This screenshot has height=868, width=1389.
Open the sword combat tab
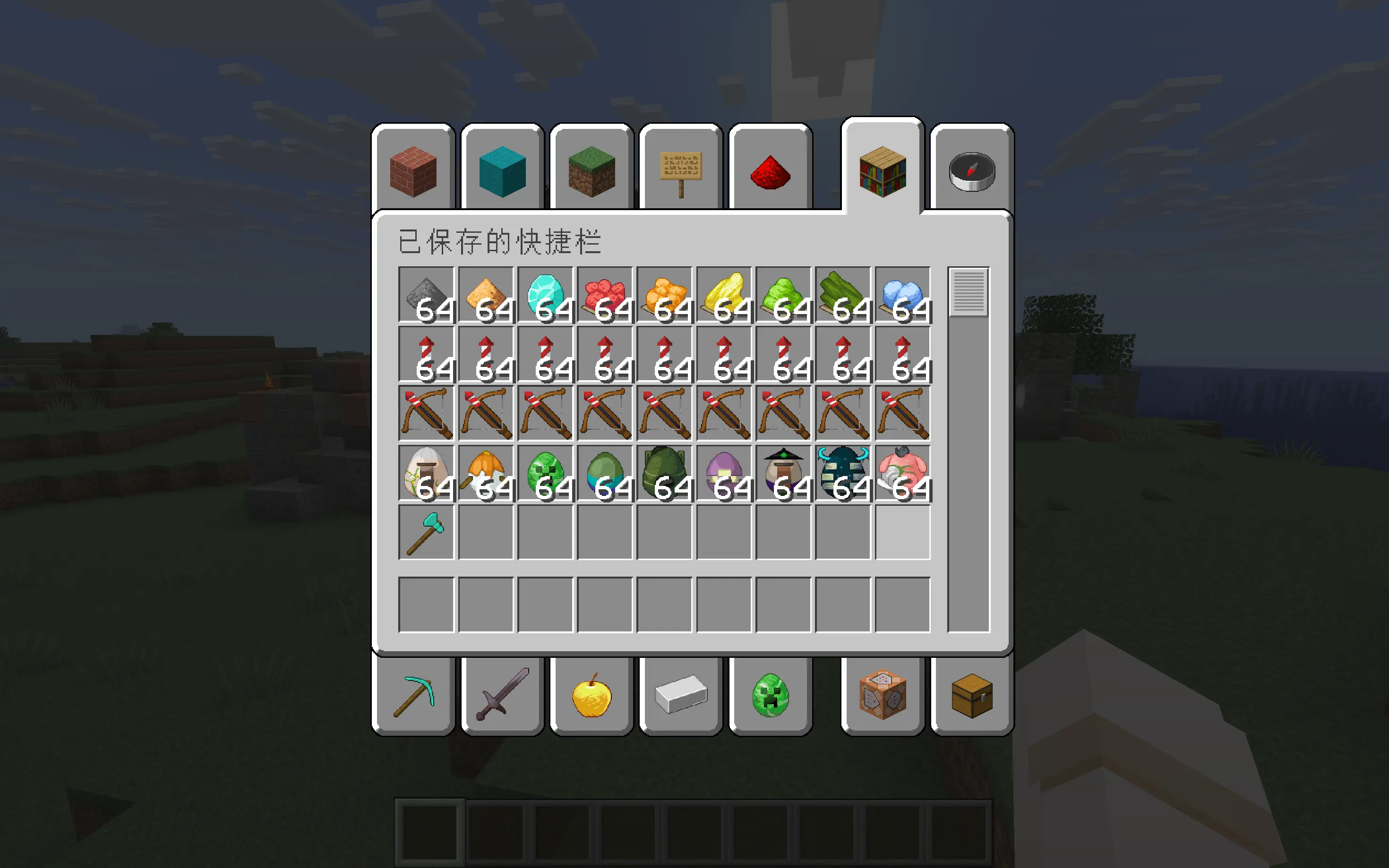tap(502, 696)
